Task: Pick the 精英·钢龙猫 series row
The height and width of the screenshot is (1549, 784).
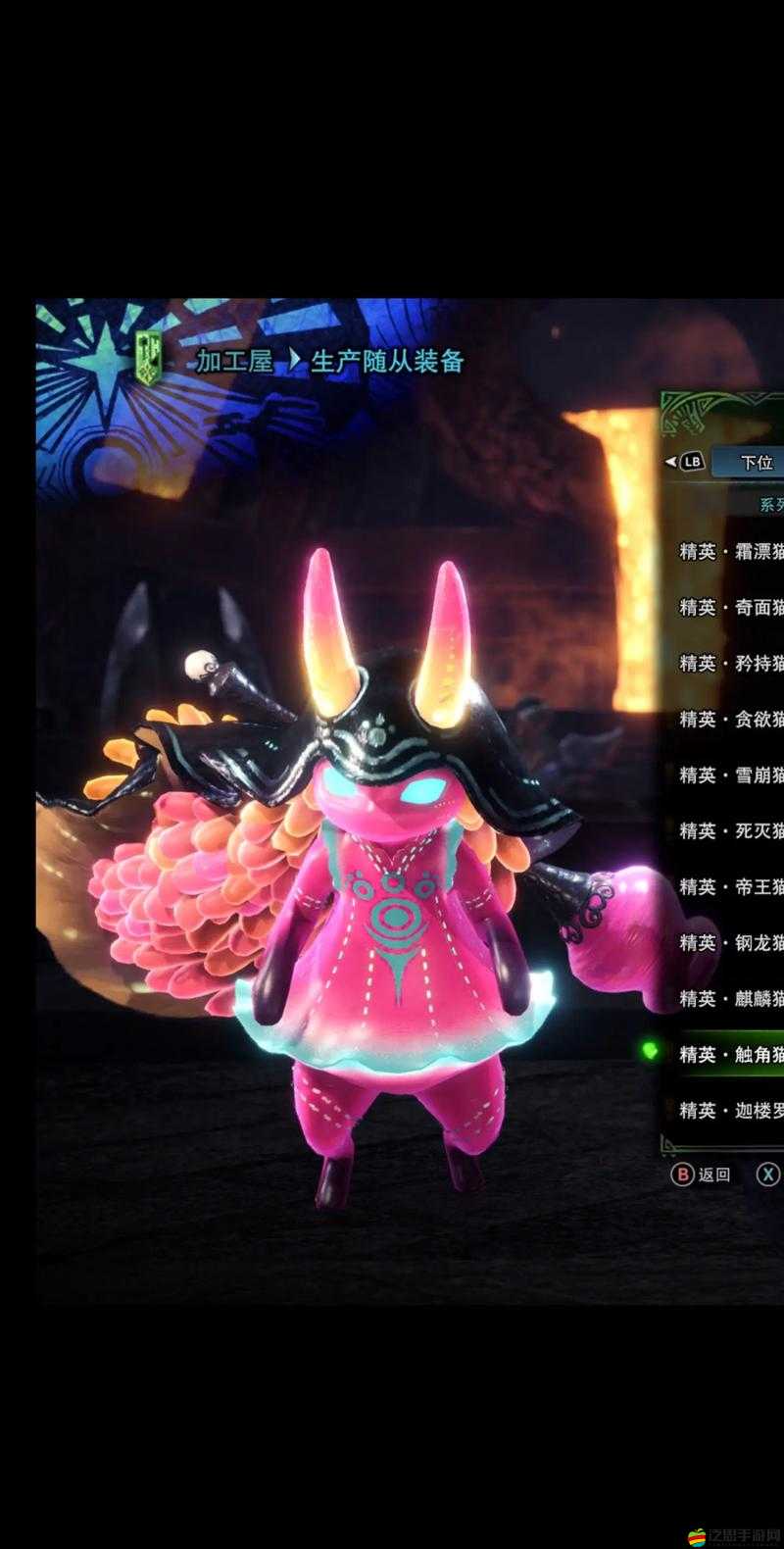Action: 731,943
